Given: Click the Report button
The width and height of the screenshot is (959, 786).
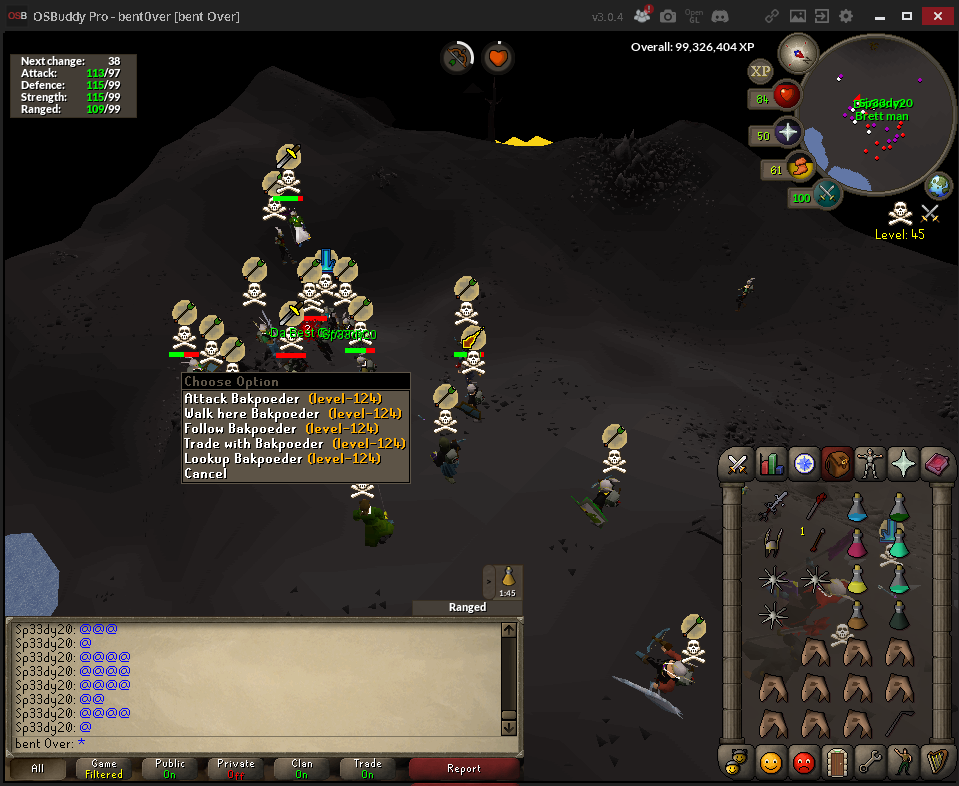Looking at the screenshot, I should point(464,768).
